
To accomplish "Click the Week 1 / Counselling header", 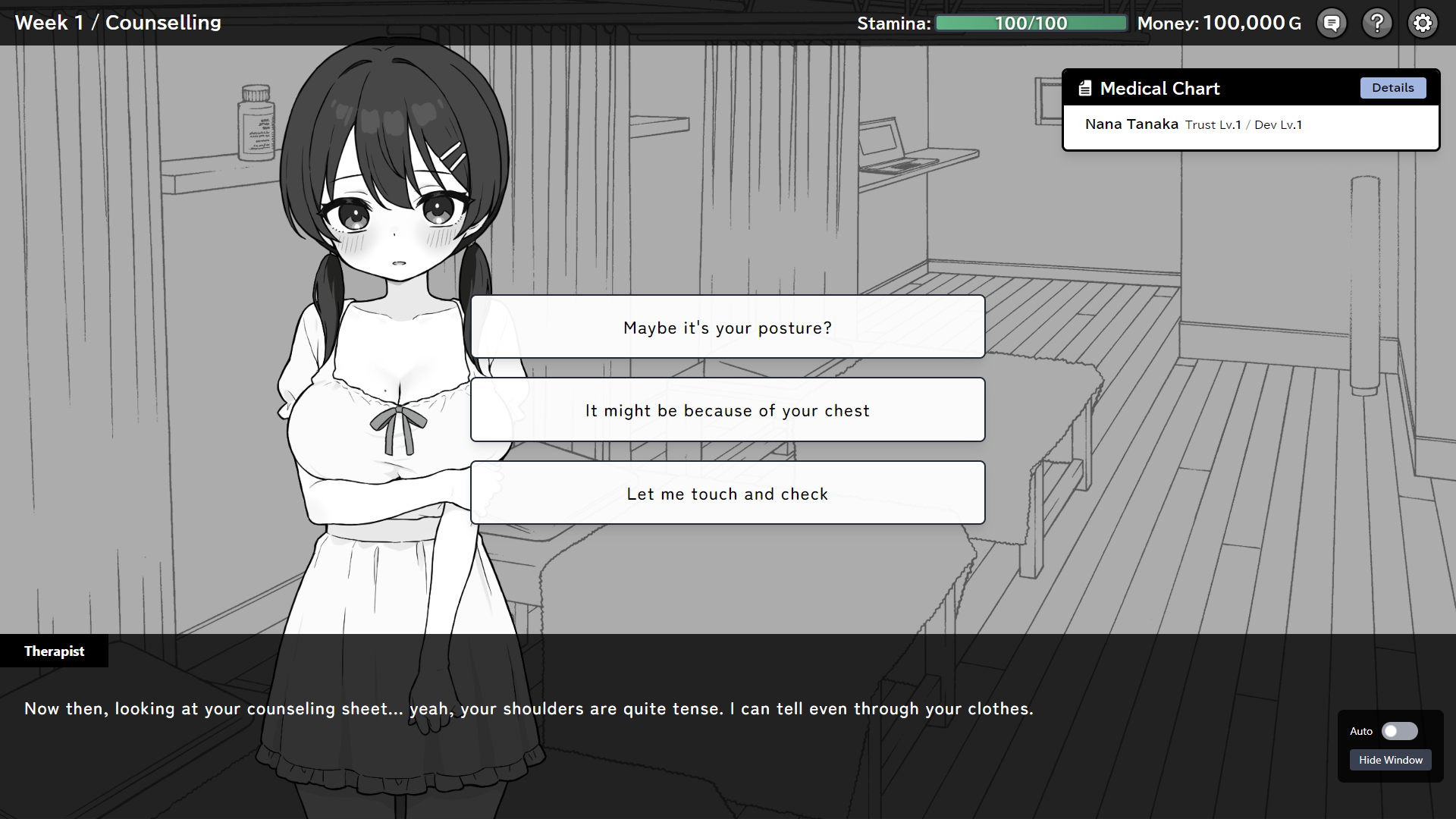I will [118, 23].
